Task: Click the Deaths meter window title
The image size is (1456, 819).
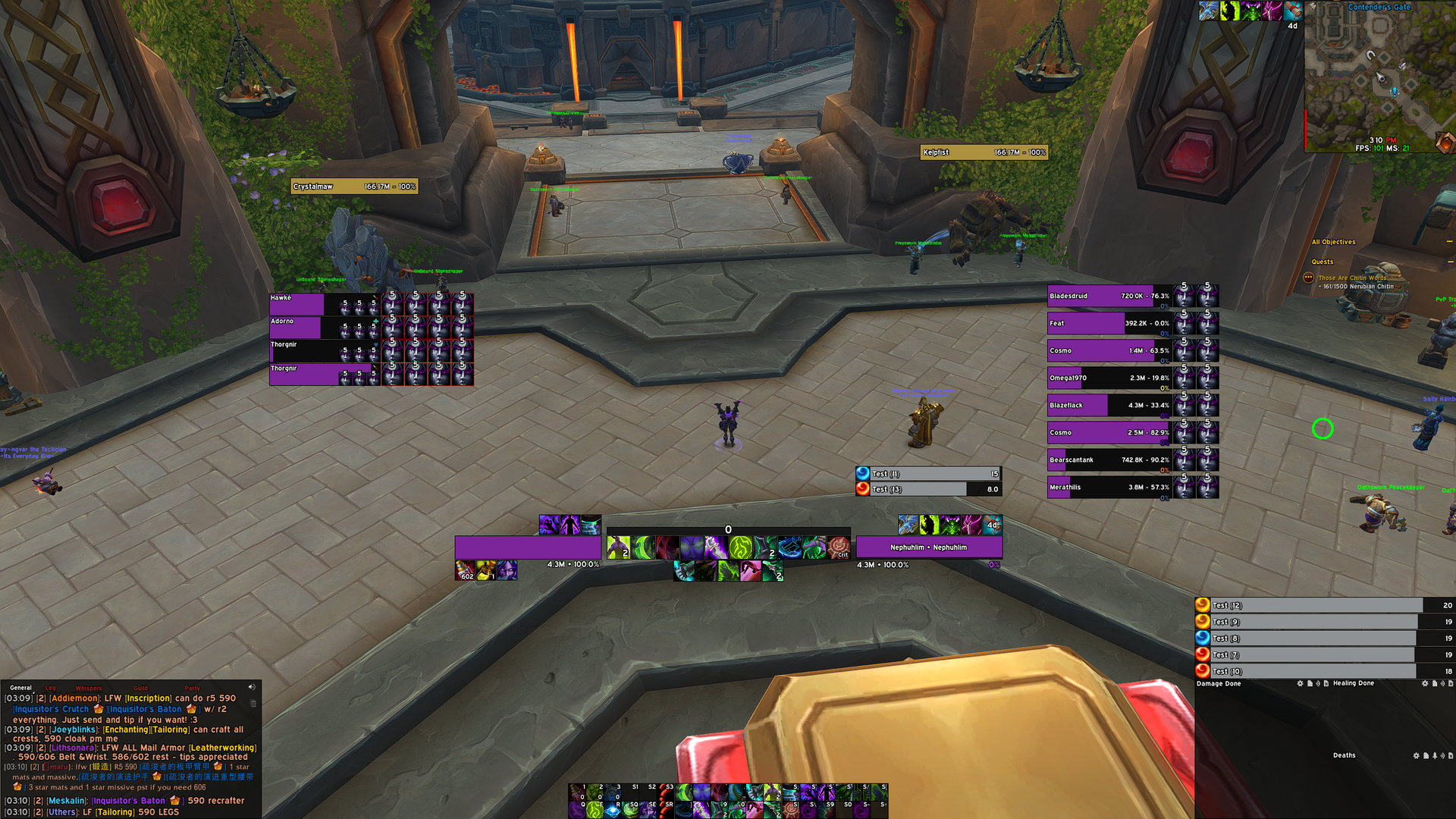Action: (1344, 755)
